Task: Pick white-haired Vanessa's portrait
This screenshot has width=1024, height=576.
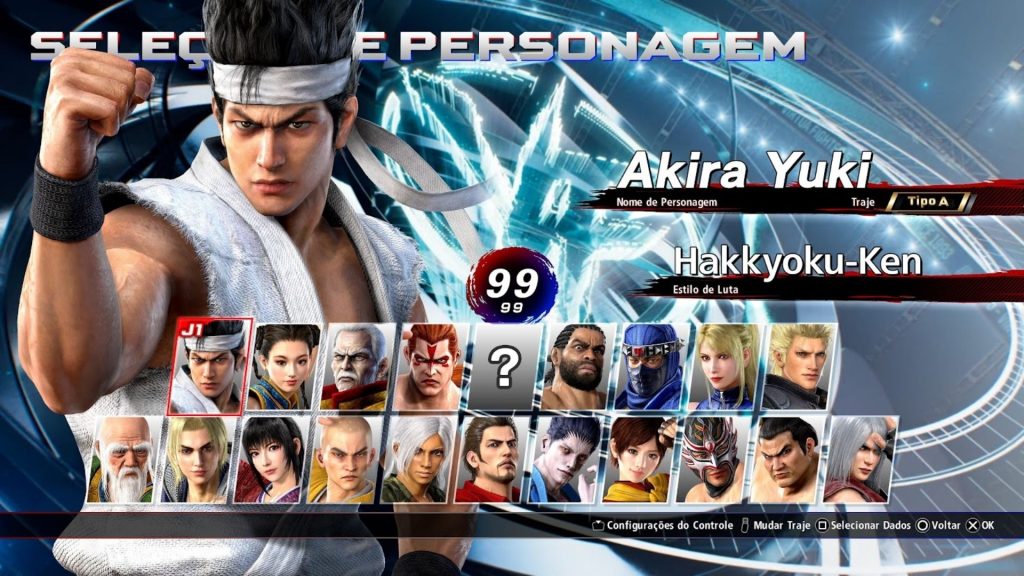Action: coord(417,459)
